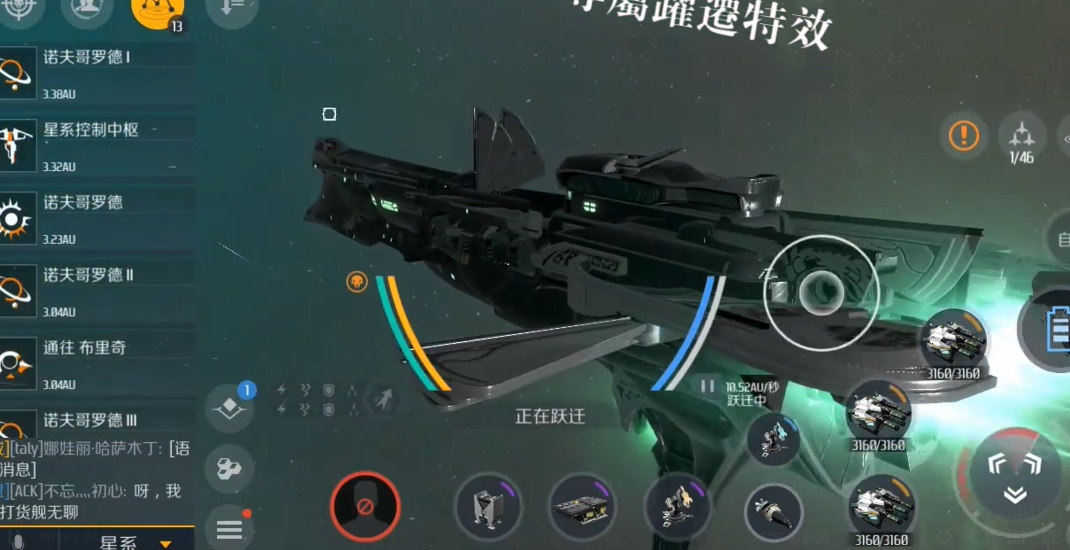Open the 1/46 ships counter icon

(x=1021, y=138)
